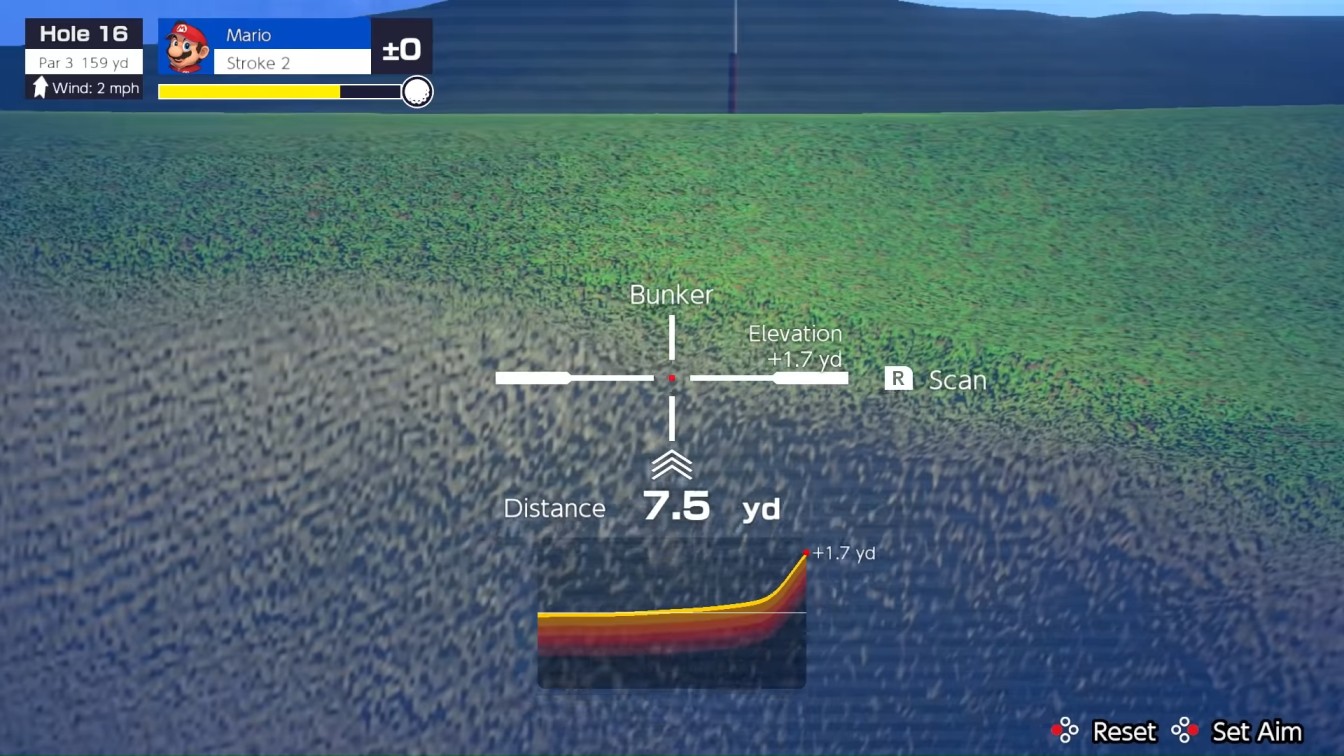Activate the Reset command
This screenshot has height=756, width=1344.
pyautogui.click(x=1123, y=731)
